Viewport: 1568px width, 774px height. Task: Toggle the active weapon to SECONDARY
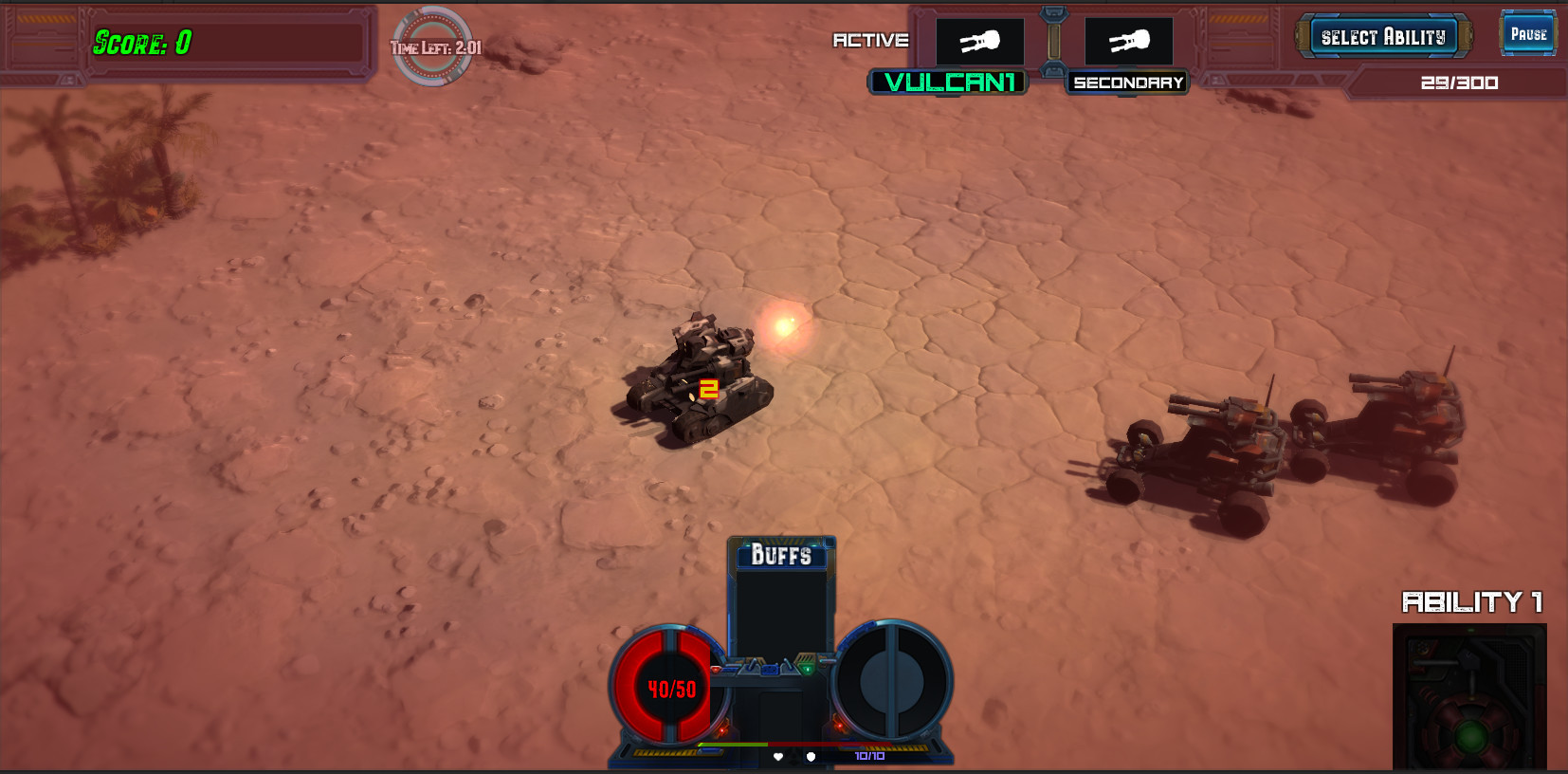coord(1127,83)
